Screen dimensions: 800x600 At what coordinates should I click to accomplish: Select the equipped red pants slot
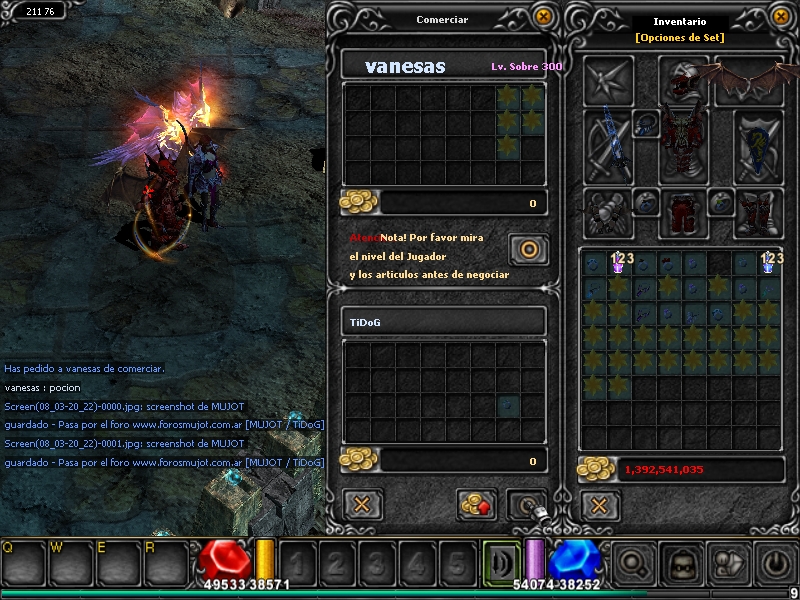pos(684,212)
